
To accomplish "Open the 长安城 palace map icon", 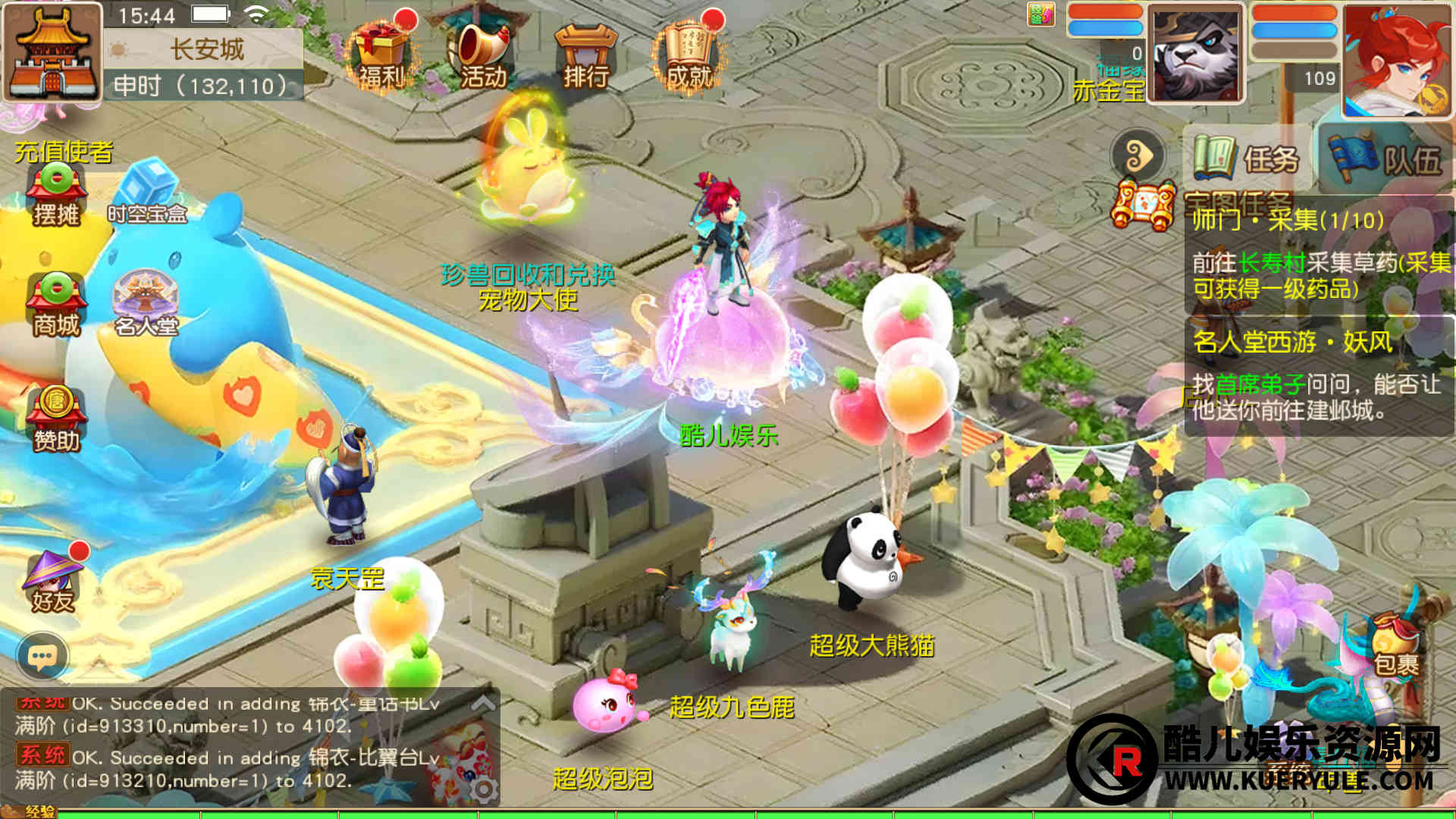I will point(52,52).
